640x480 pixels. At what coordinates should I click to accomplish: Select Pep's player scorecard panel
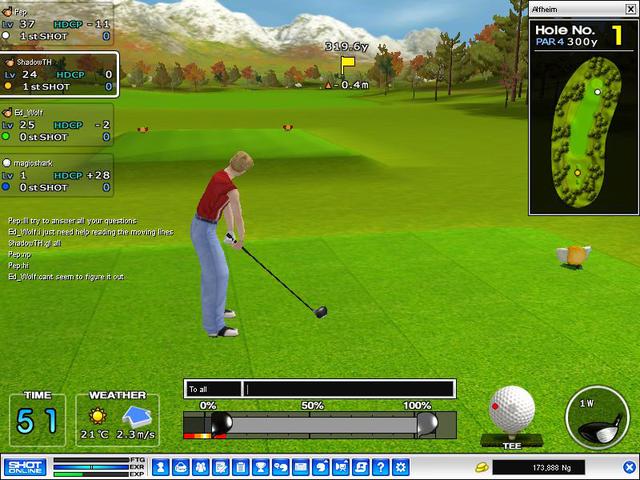pyautogui.click(x=57, y=23)
